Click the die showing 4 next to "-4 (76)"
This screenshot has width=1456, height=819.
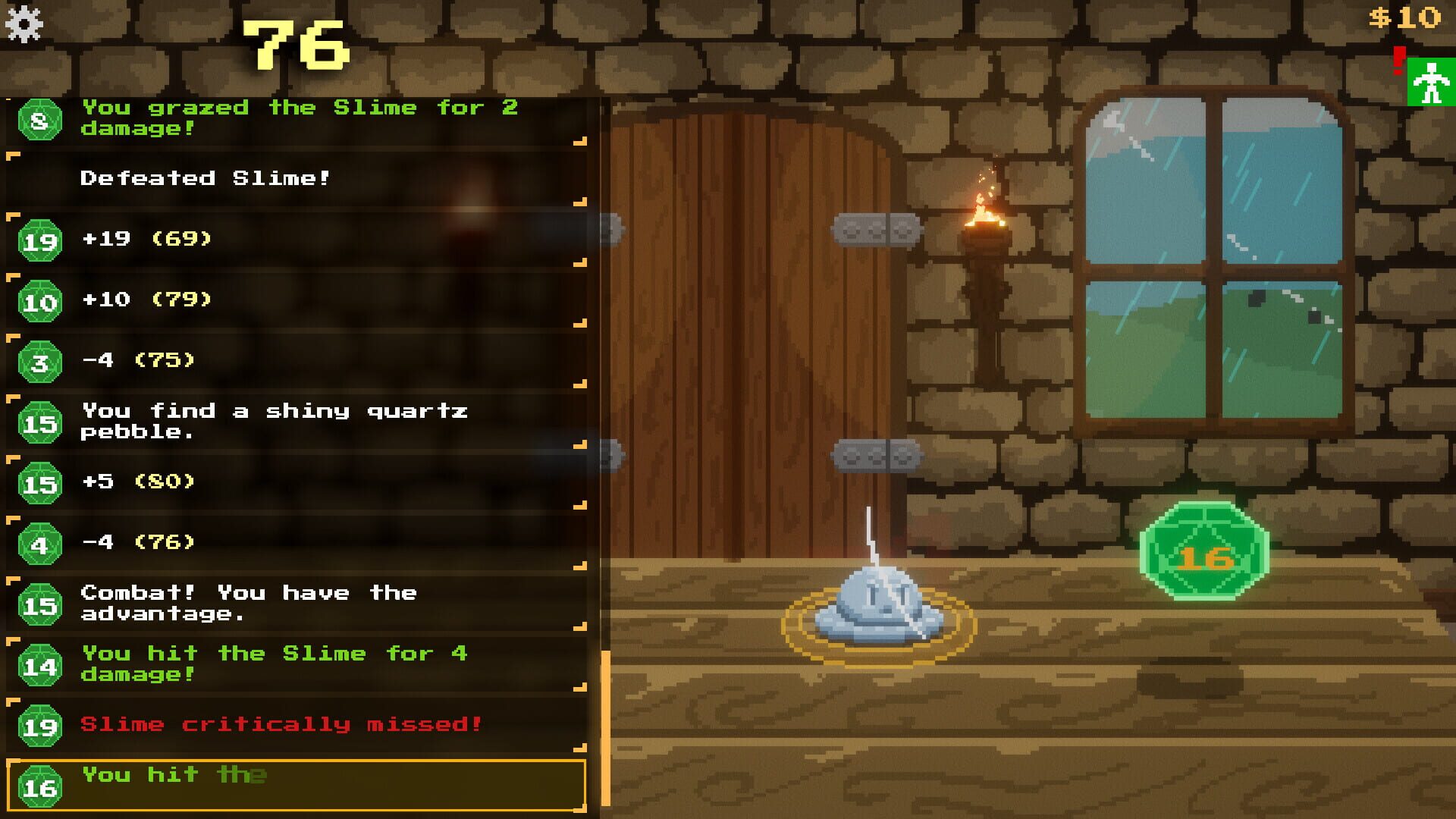(x=42, y=542)
